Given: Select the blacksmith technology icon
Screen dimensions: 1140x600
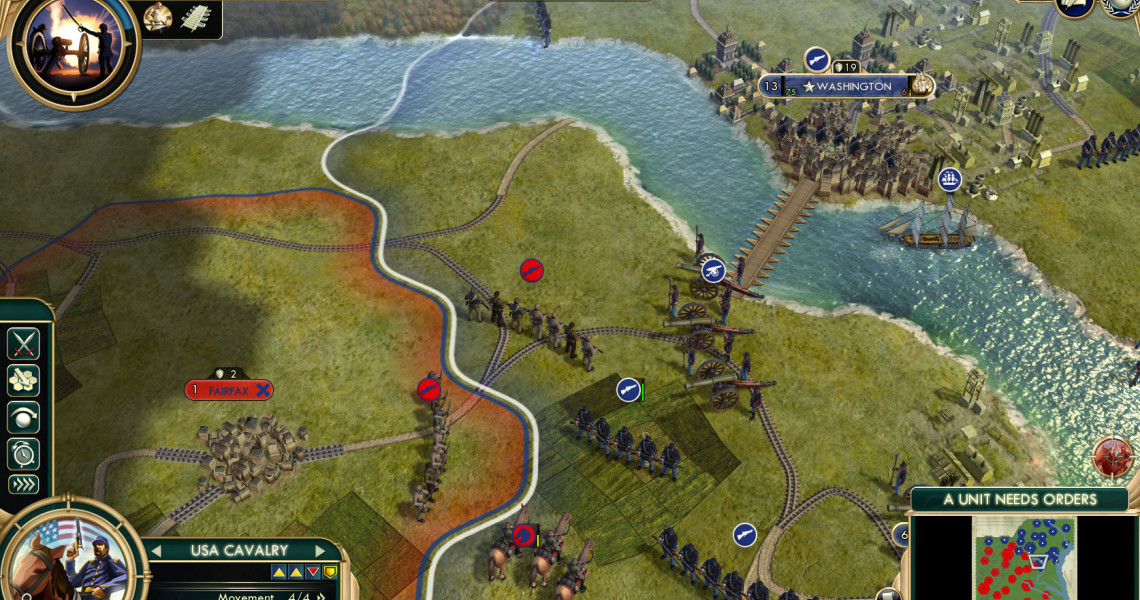Looking at the screenshot, I should 158,16.
